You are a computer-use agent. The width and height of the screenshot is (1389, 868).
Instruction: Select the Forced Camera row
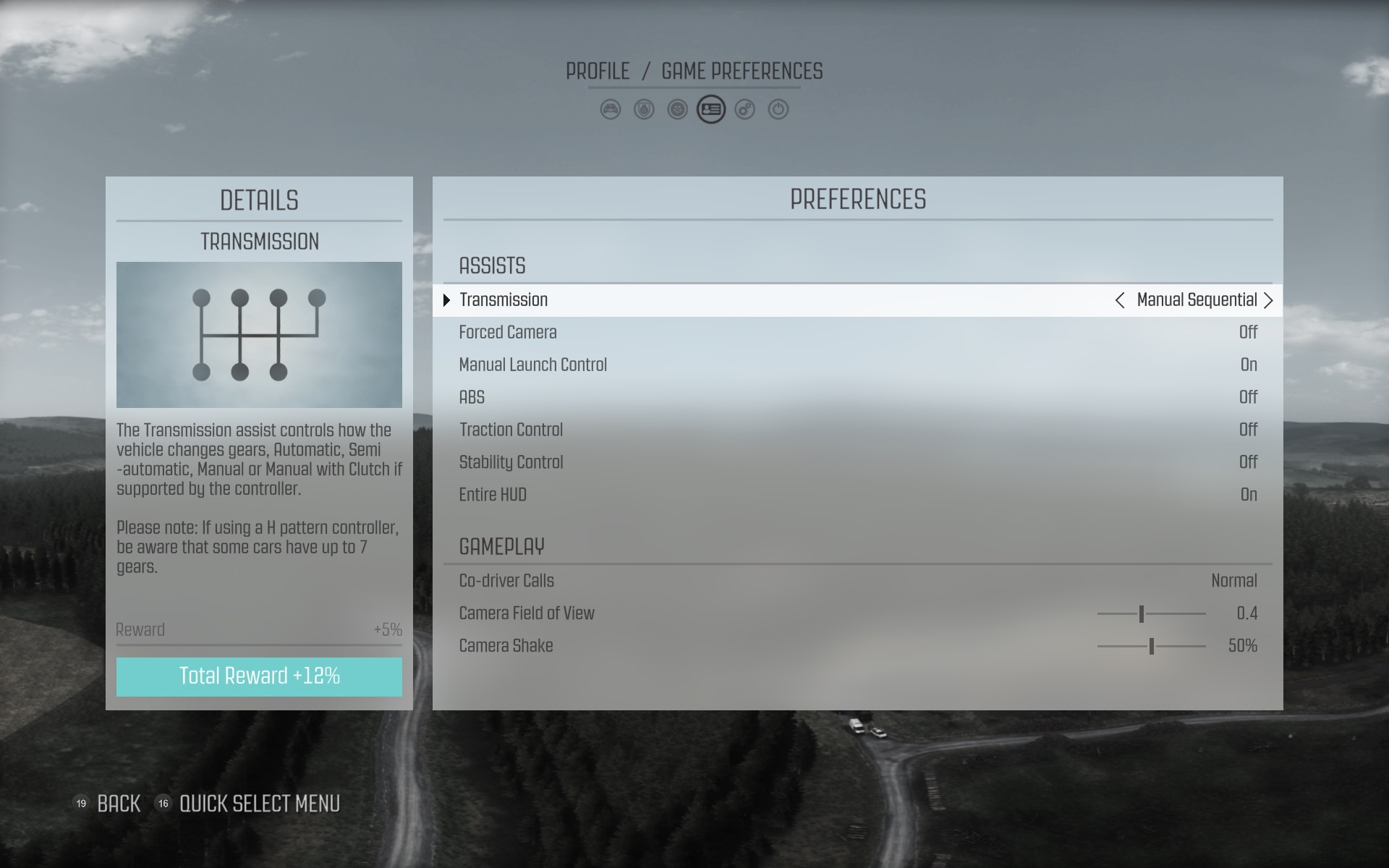pos(857,333)
